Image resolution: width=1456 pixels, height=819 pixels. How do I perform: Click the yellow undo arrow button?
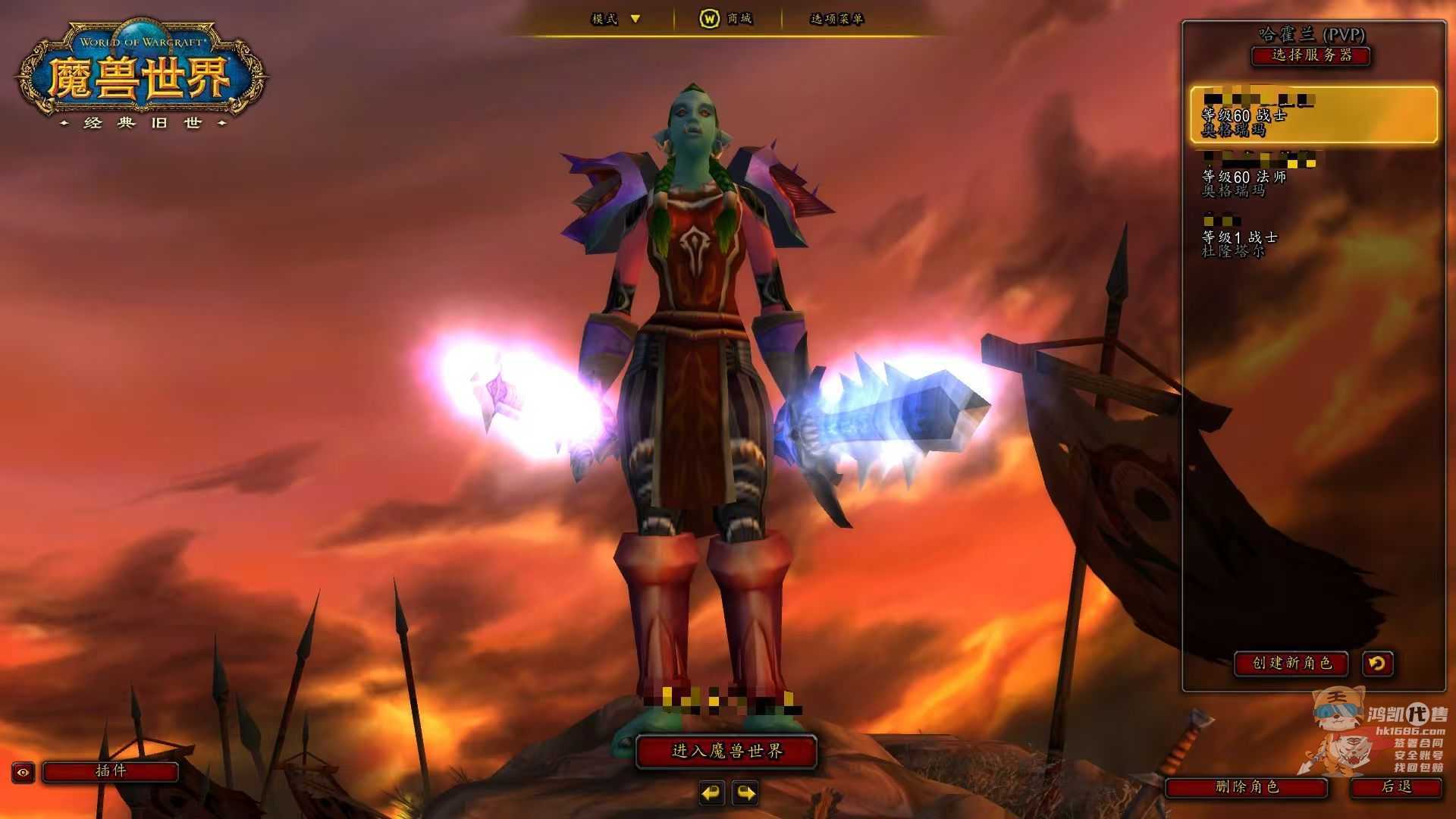point(1377,664)
